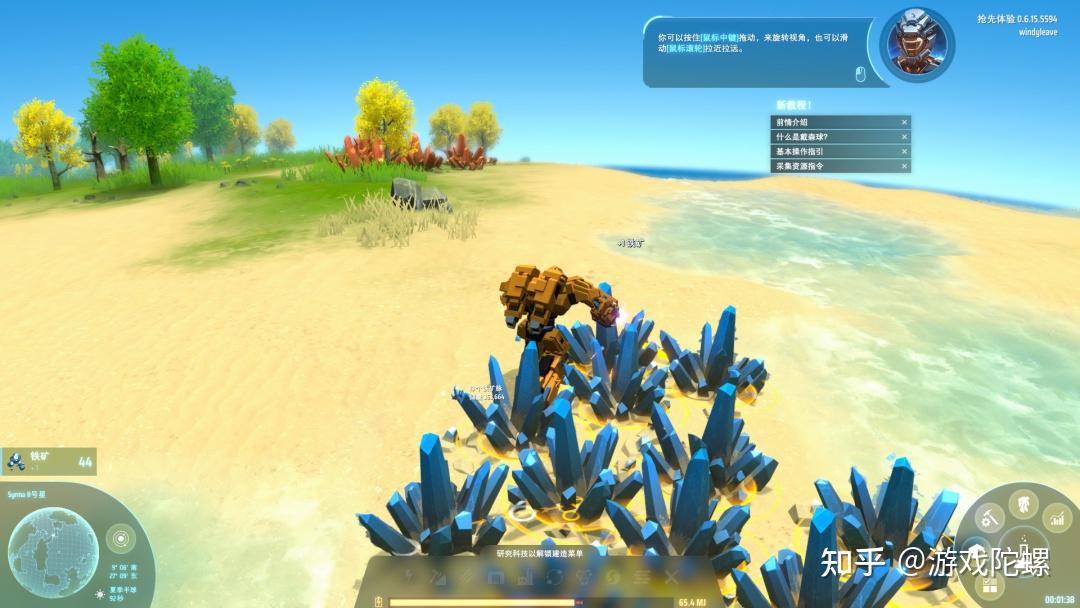
Task: Dismiss the 什么是戴森球? row with its X
Action: coord(904,137)
